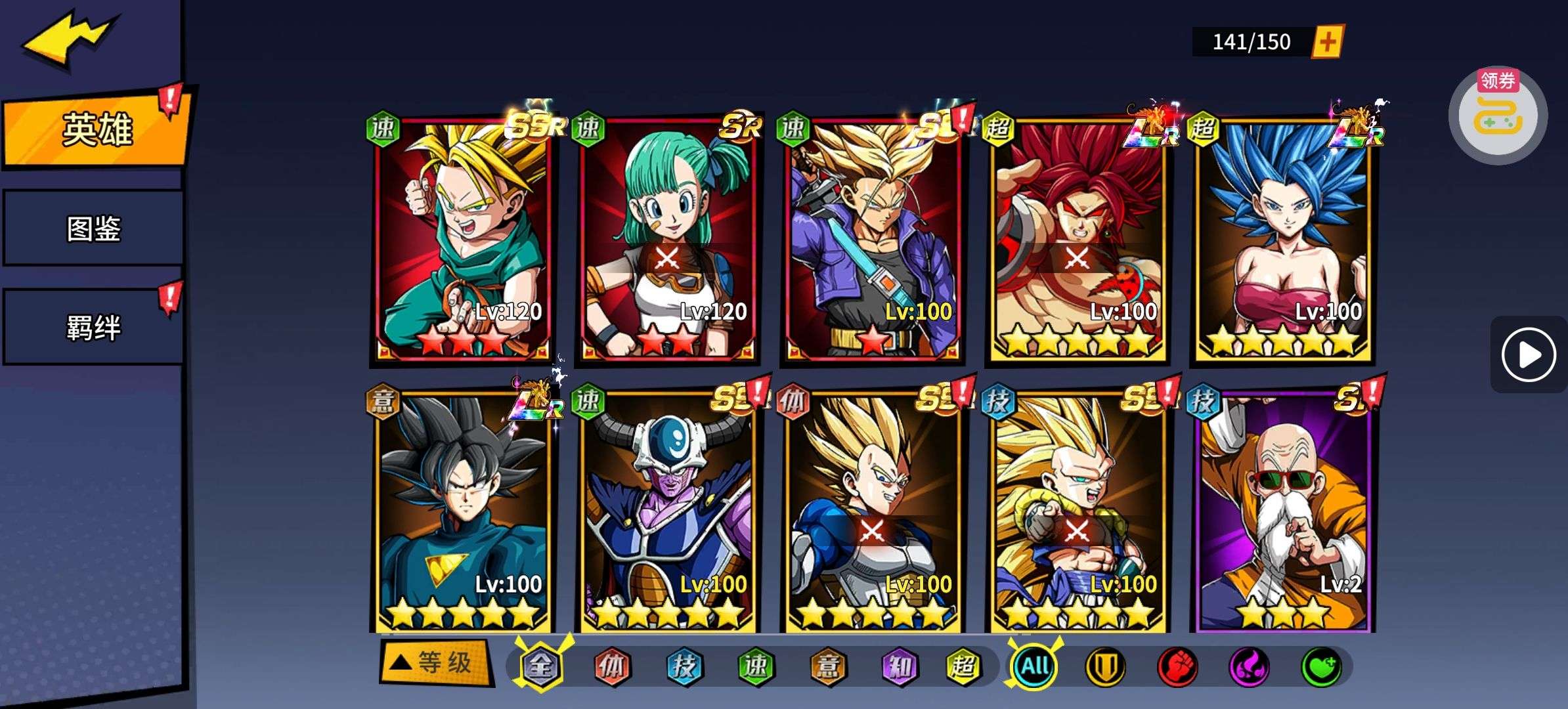Toggle the 等级 sort button
The width and height of the screenshot is (1568, 709).
pyautogui.click(x=436, y=663)
